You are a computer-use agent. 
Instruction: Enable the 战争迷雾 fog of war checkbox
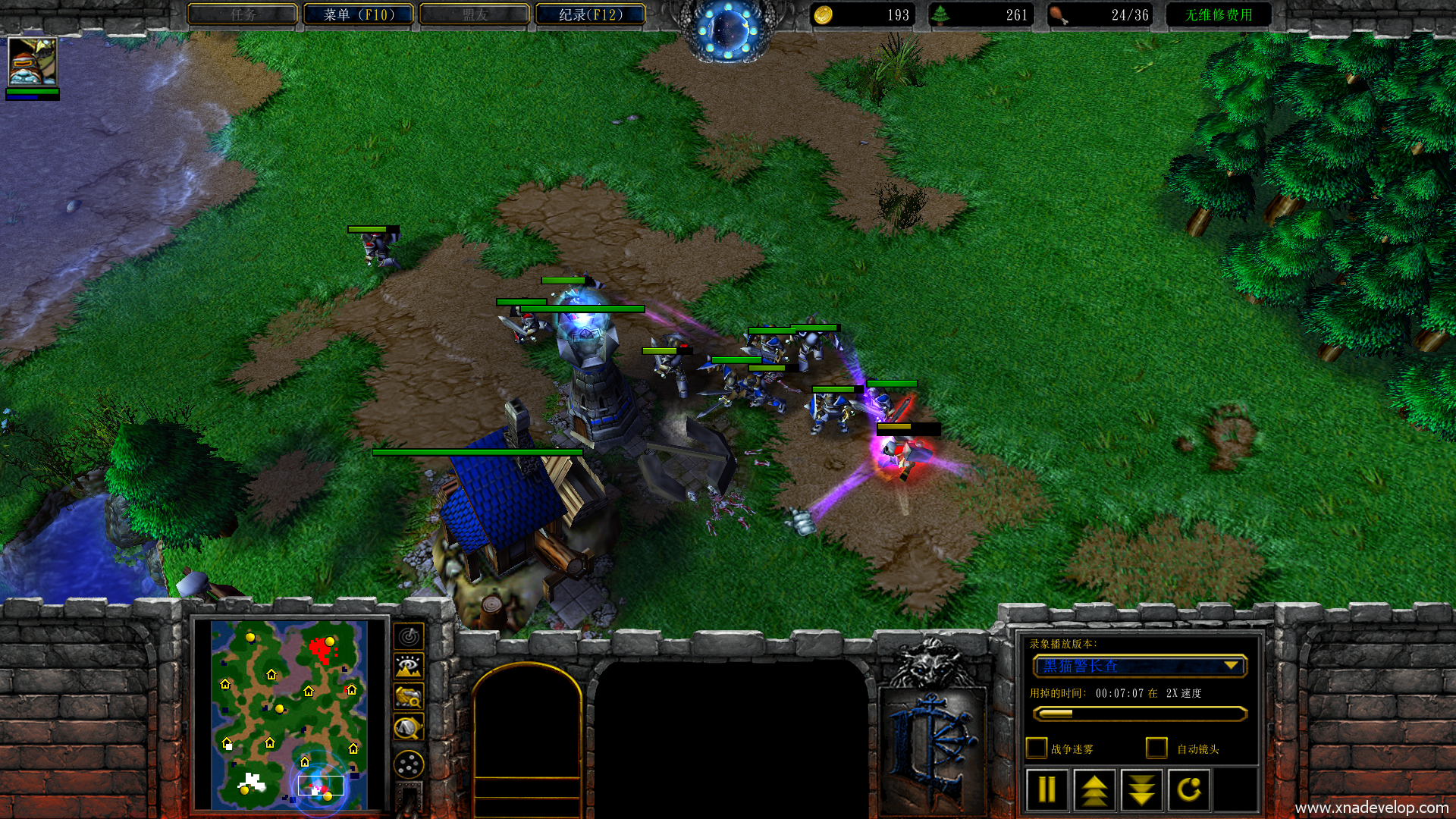(x=1036, y=748)
